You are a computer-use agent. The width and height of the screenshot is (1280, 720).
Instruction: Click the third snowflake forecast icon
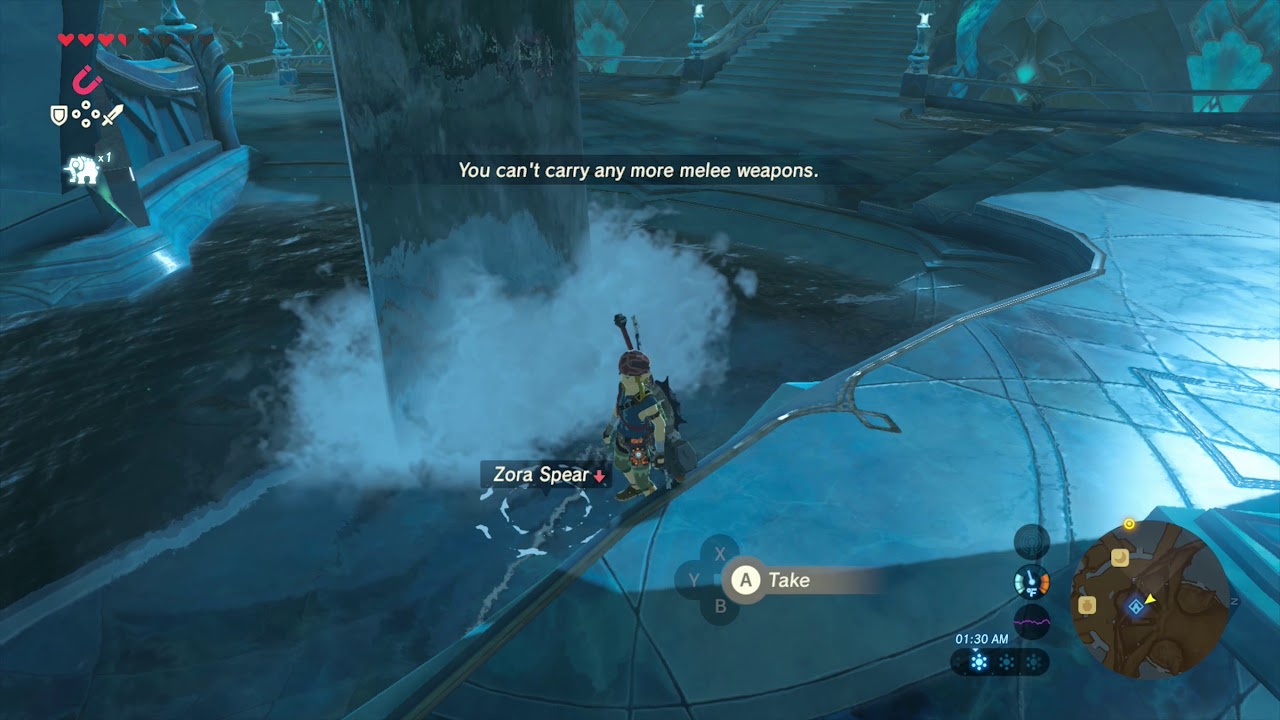tap(1033, 661)
